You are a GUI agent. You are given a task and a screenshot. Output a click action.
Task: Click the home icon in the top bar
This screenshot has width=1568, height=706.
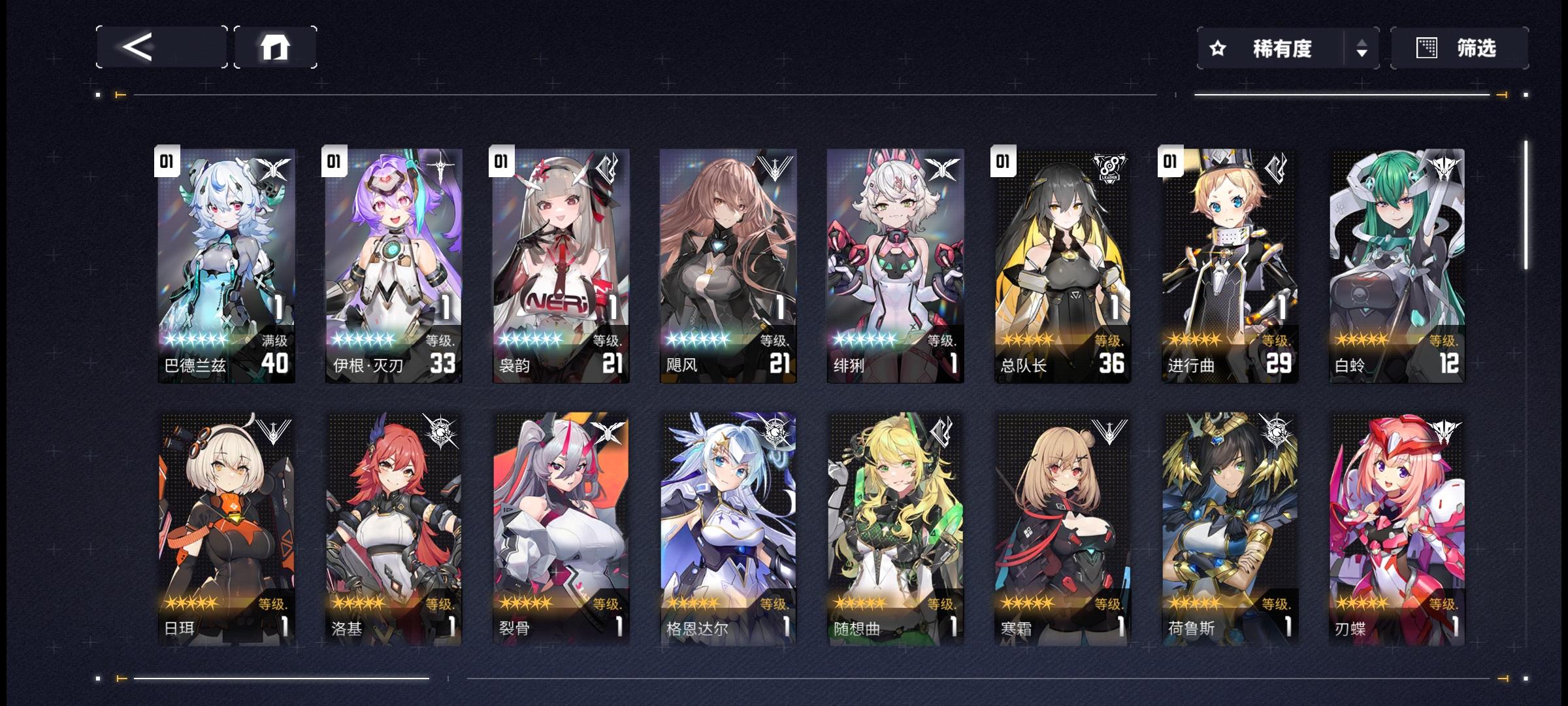pos(276,47)
